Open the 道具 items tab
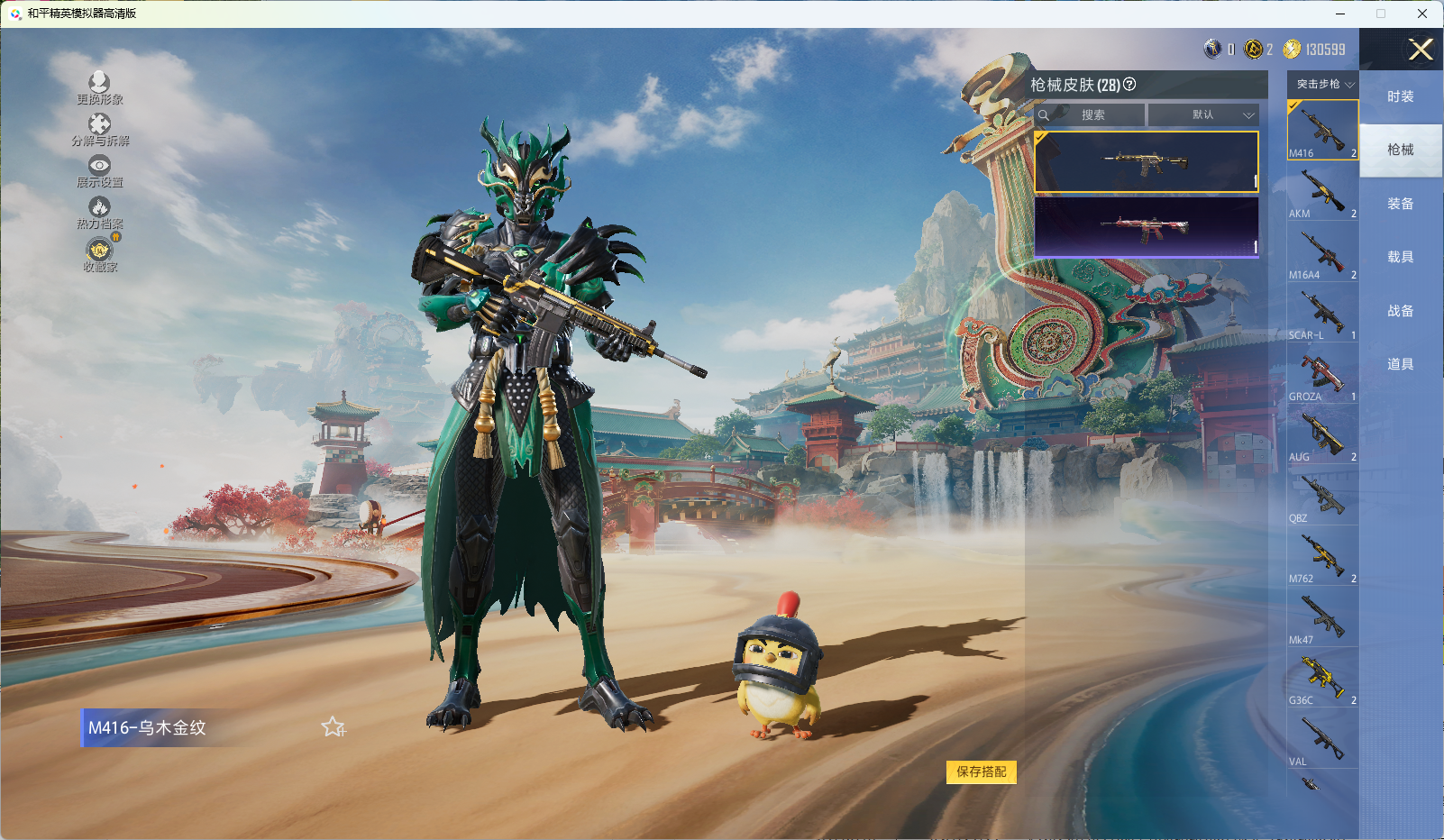 [x=1400, y=364]
